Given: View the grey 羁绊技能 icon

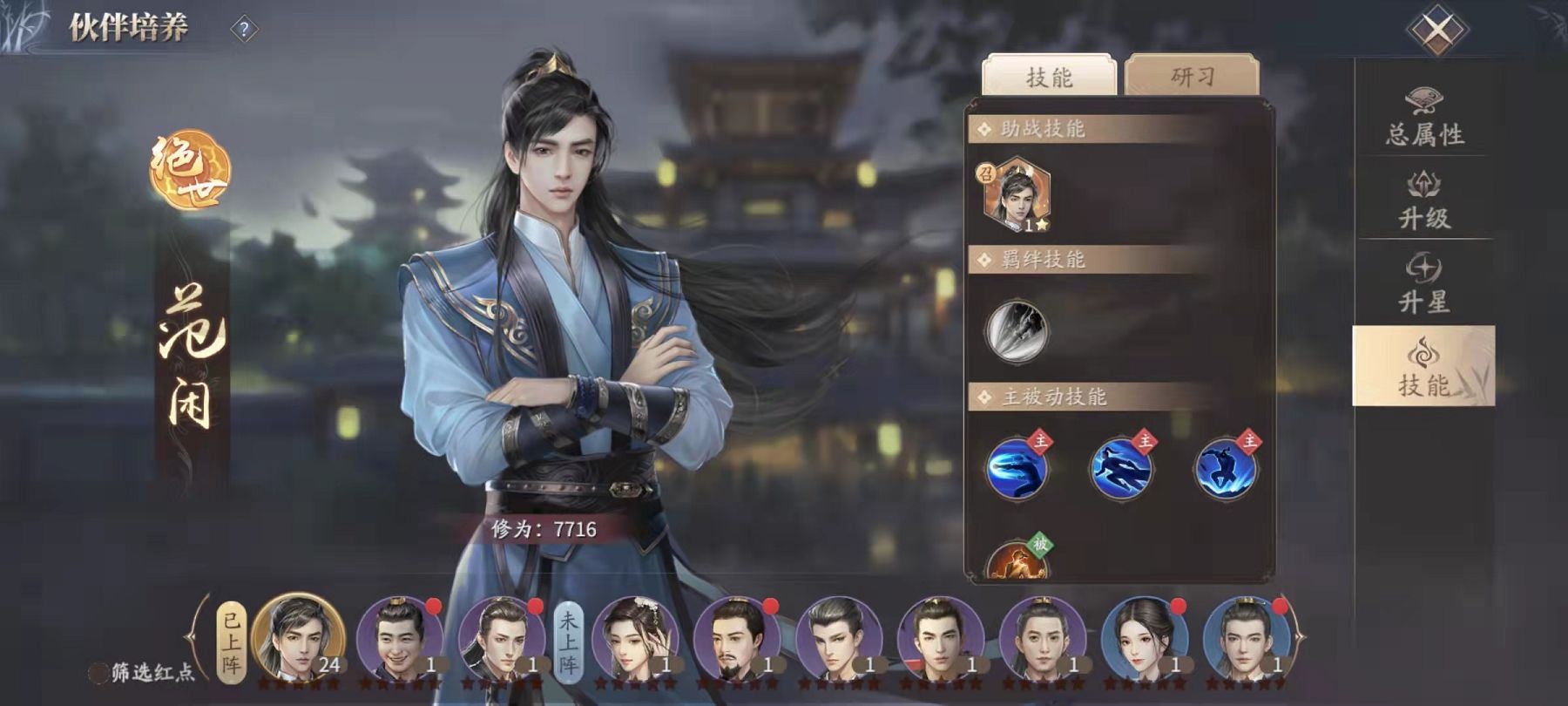Looking at the screenshot, I should (x=1017, y=330).
